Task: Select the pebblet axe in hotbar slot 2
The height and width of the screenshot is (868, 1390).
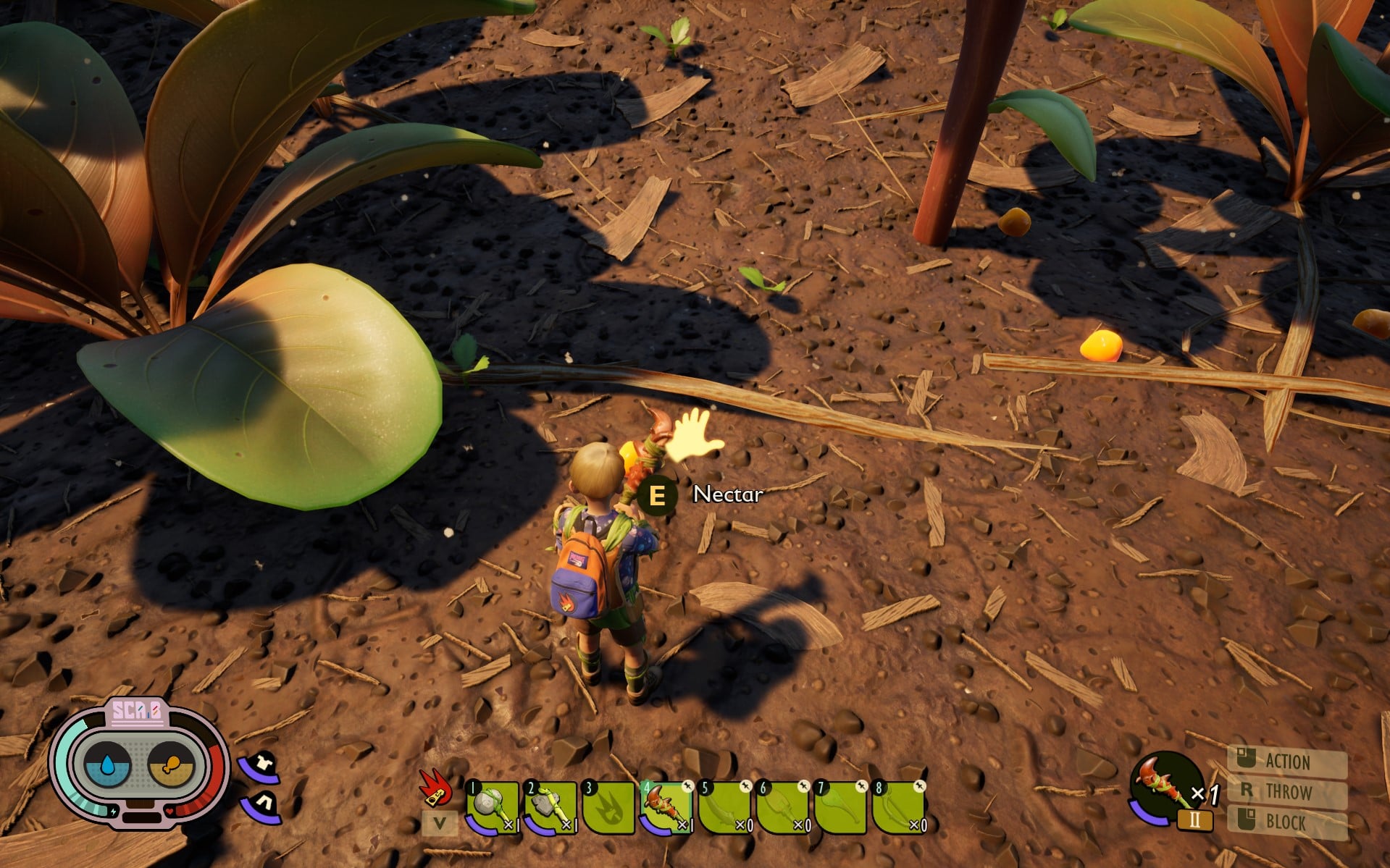Action: click(550, 806)
